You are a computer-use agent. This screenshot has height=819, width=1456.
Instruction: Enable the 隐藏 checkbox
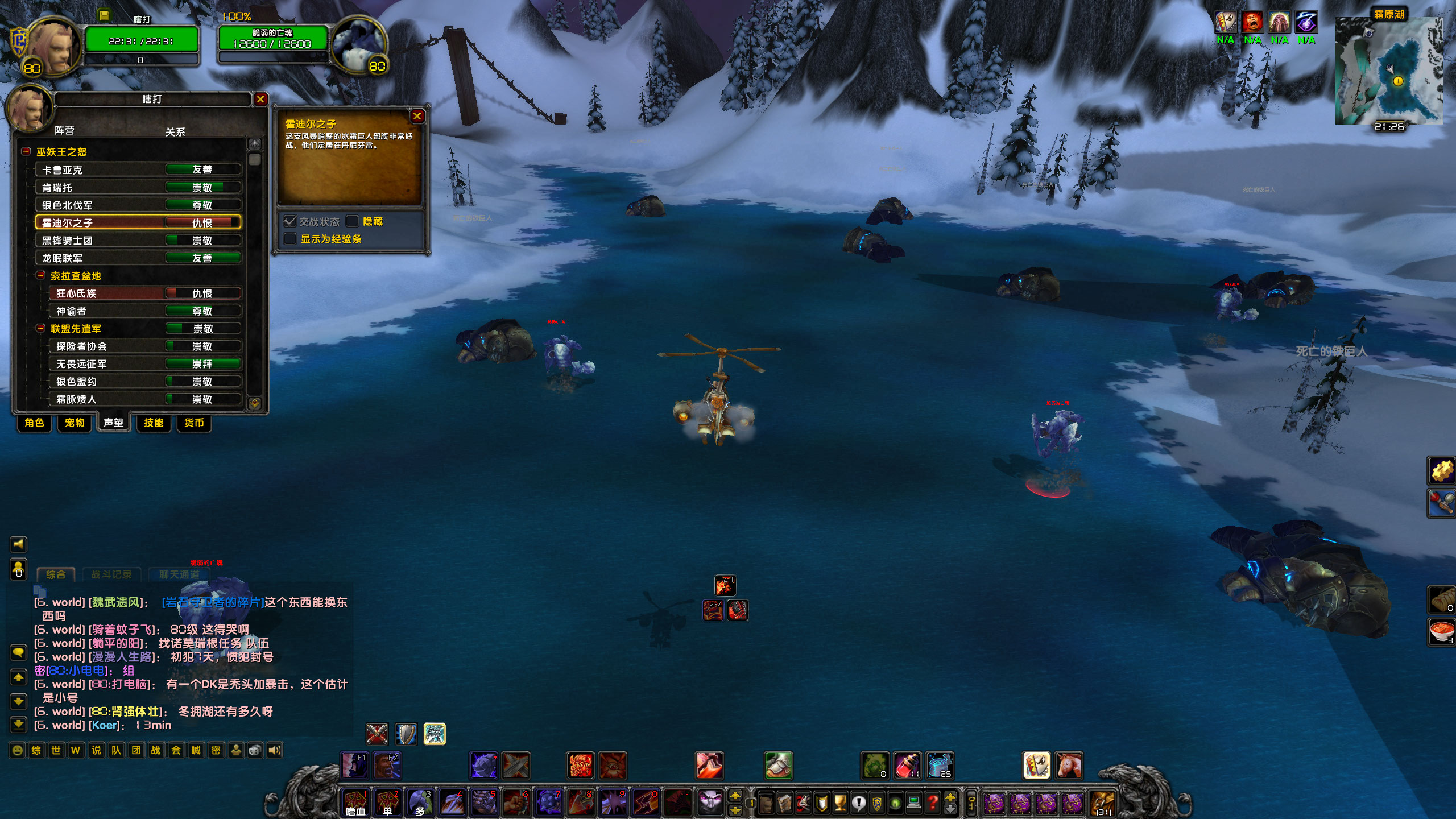(x=354, y=222)
